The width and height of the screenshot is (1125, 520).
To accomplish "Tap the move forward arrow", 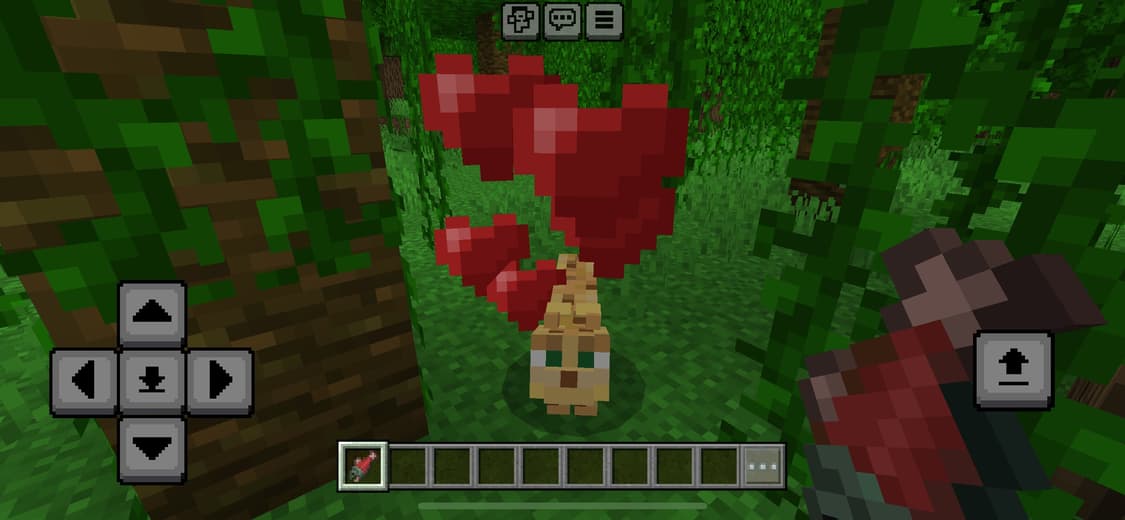I will click(x=152, y=314).
